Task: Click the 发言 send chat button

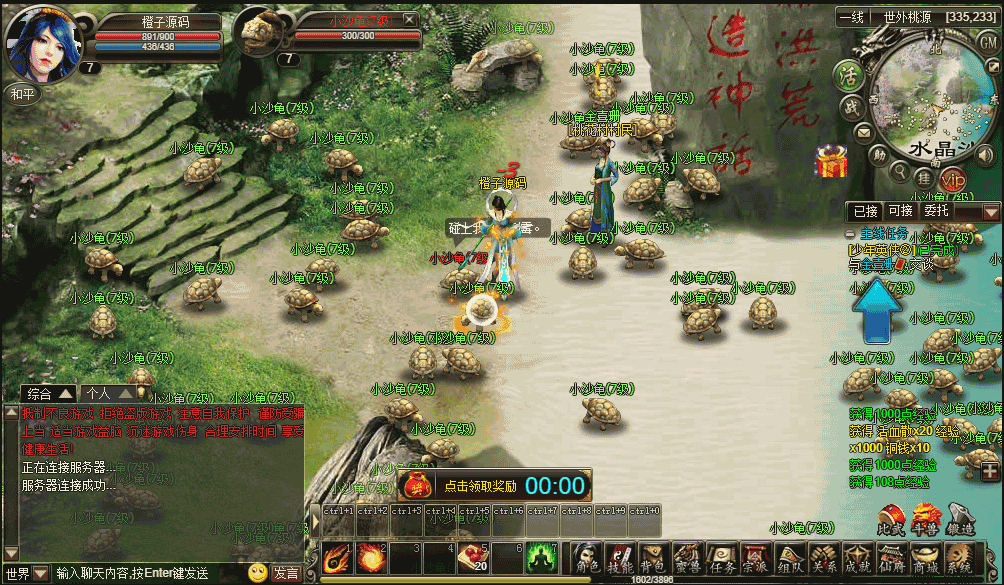Action: tap(286, 573)
